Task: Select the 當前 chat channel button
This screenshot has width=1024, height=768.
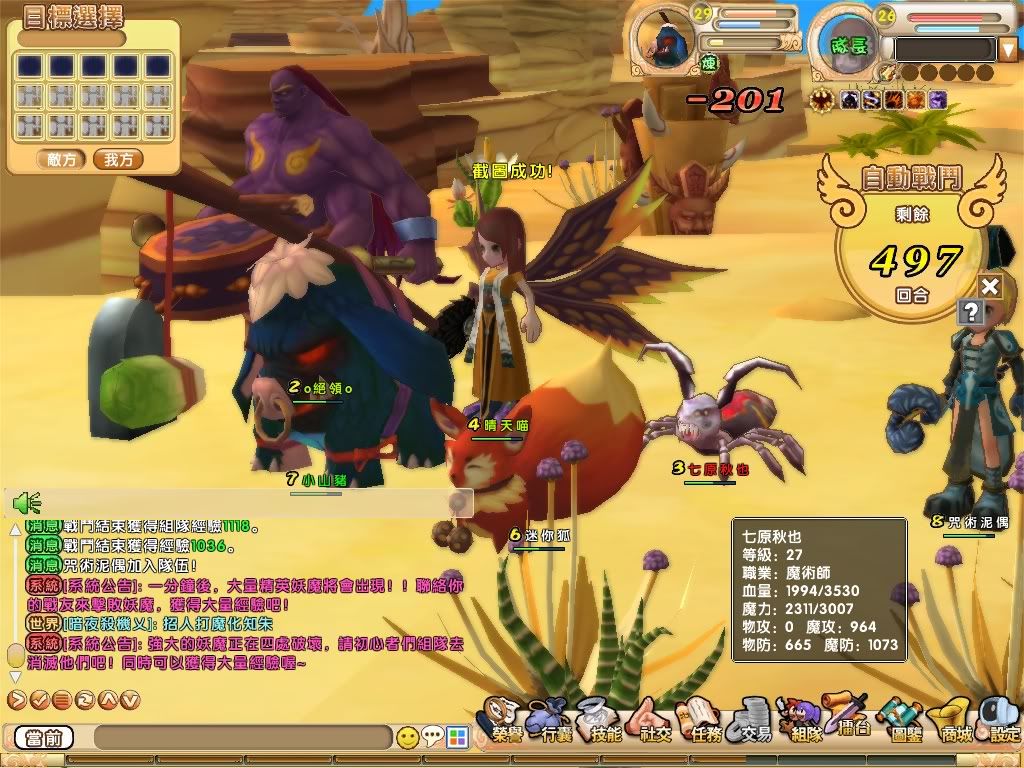Action: 45,738
